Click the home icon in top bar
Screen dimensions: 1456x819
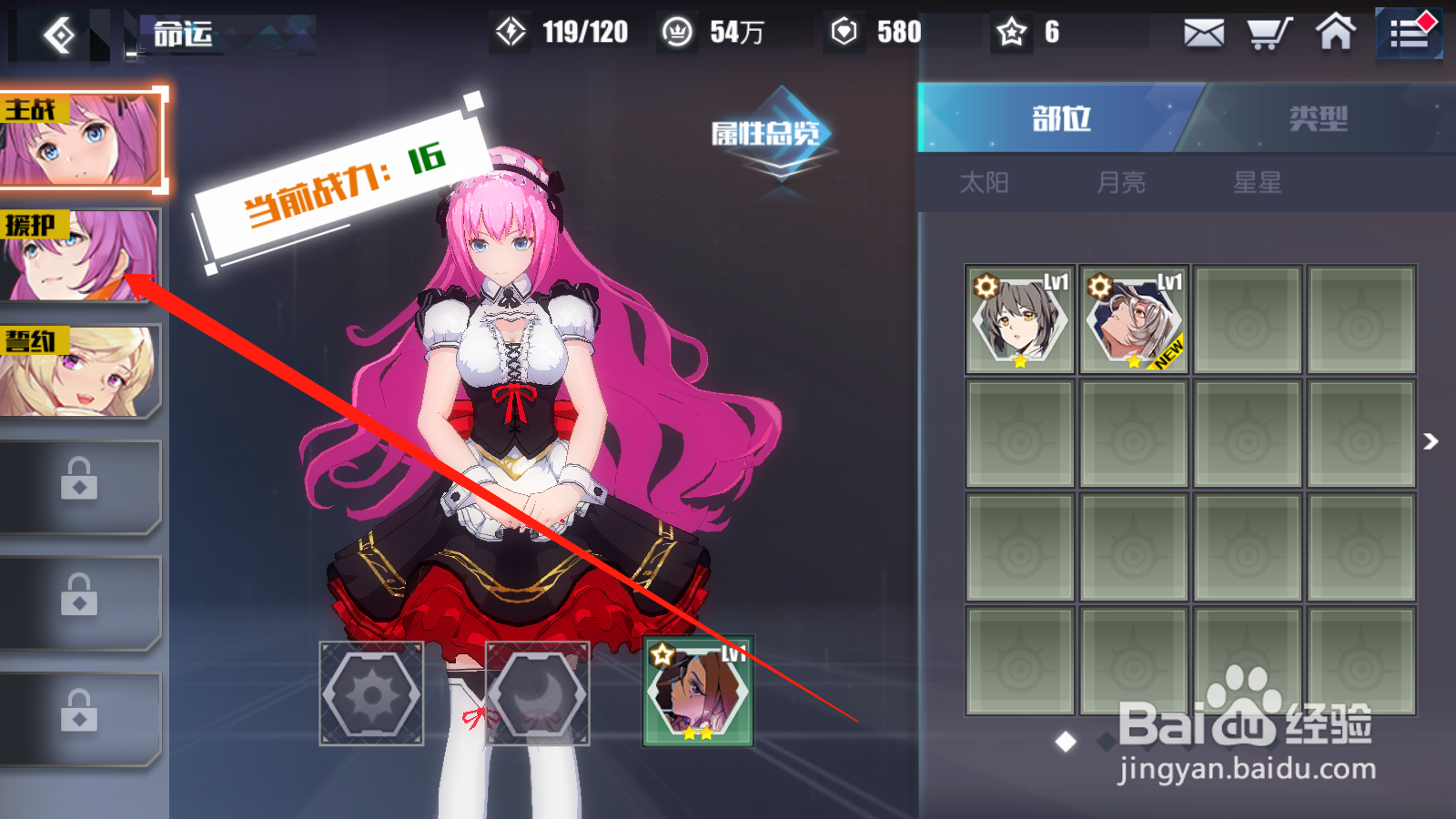click(x=1335, y=33)
